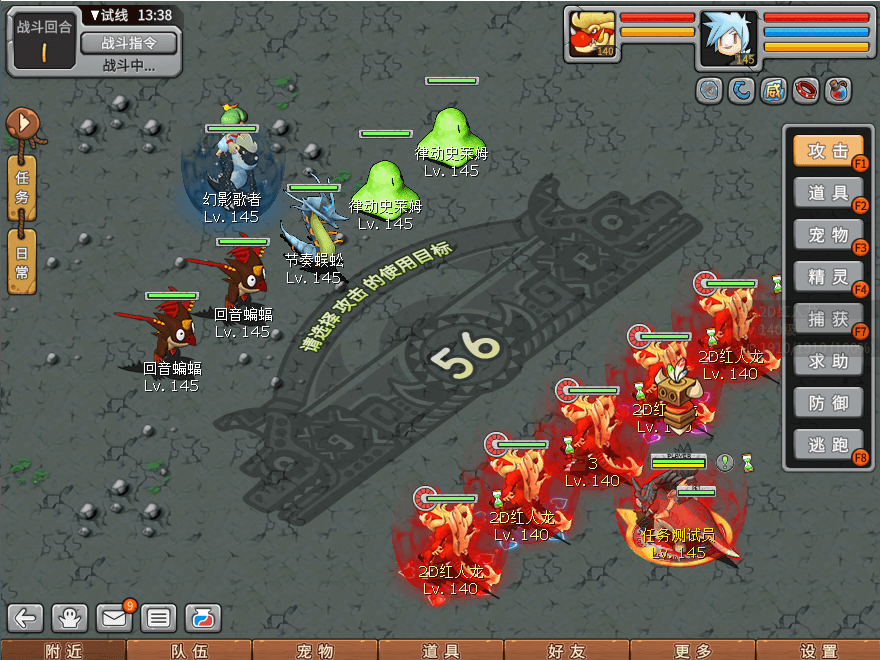The image size is (880, 660).
Task: Choose the 捕获 (Capture) command
Action: [x=828, y=319]
